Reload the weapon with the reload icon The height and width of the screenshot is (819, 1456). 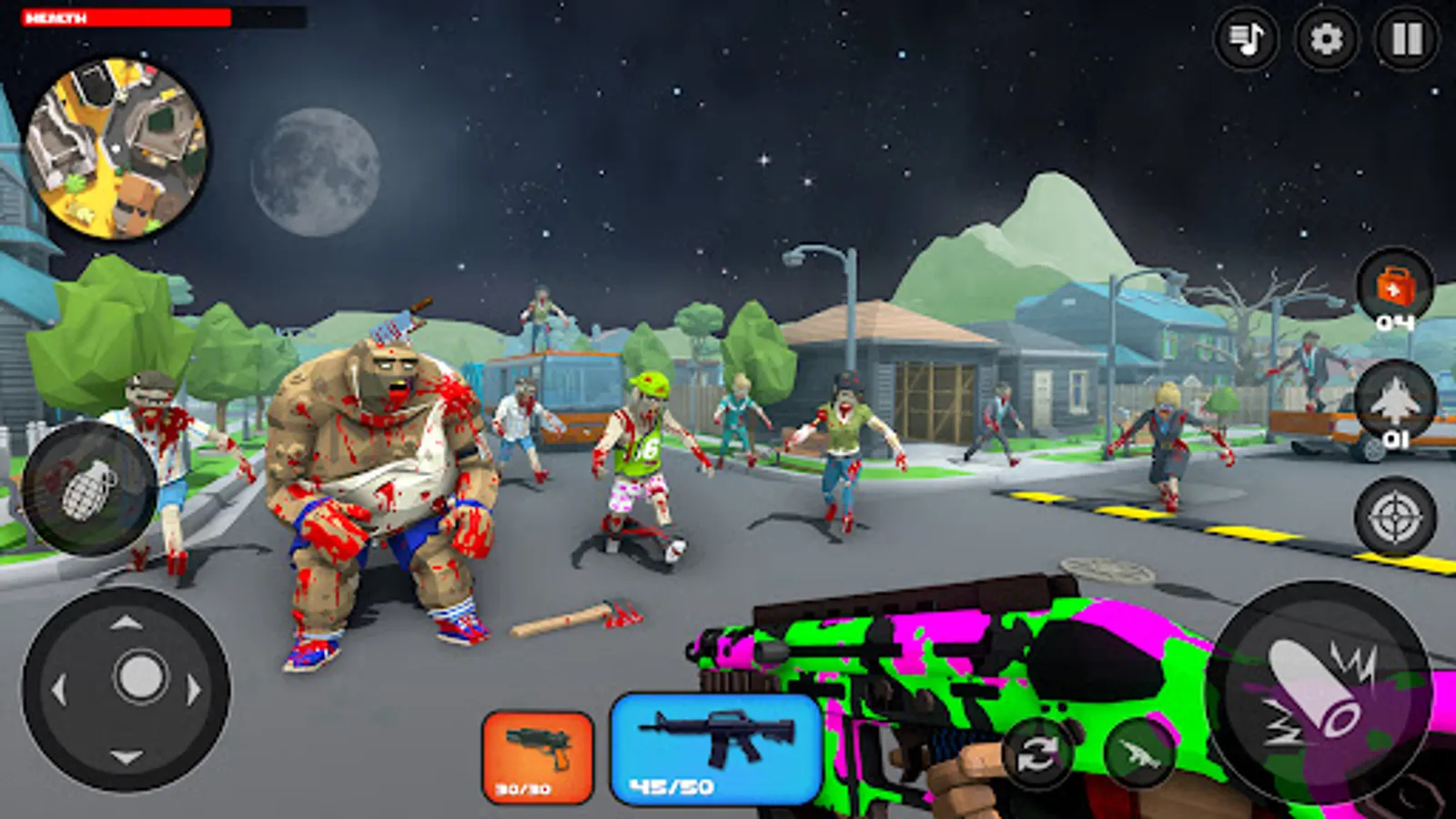point(1036,753)
